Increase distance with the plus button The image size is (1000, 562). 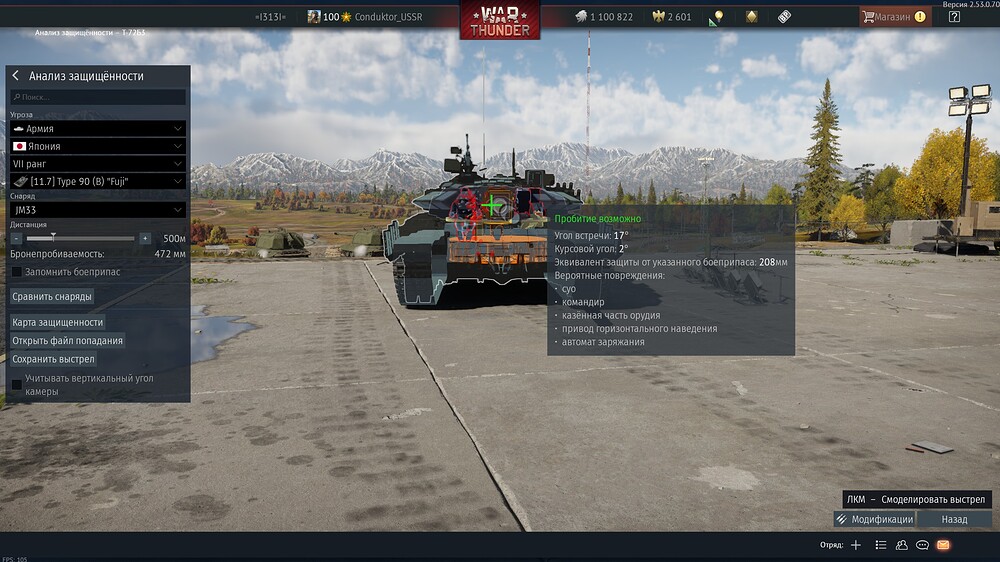pos(145,239)
